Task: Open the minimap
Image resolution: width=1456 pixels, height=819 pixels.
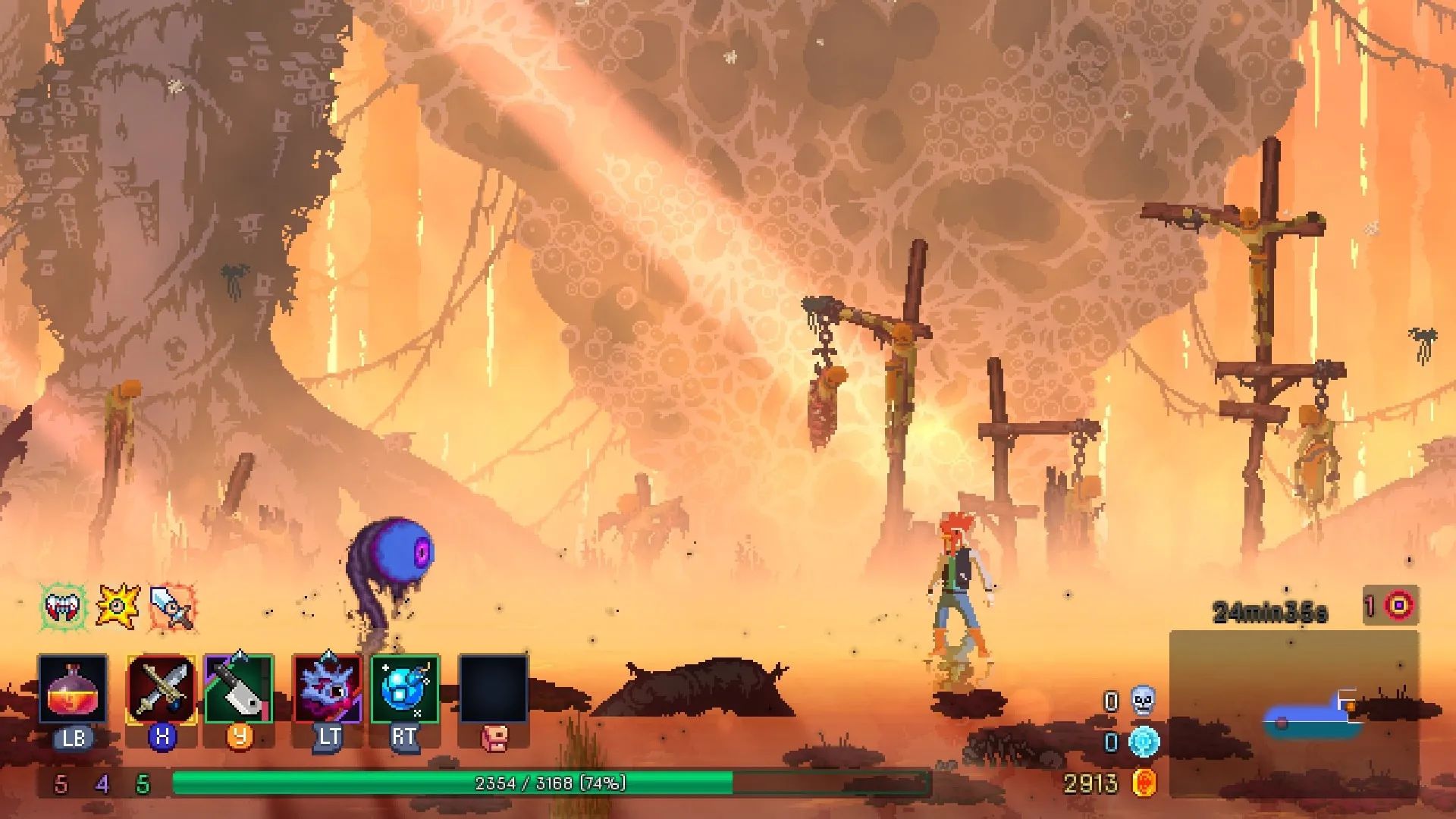Action: [1294, 713]
